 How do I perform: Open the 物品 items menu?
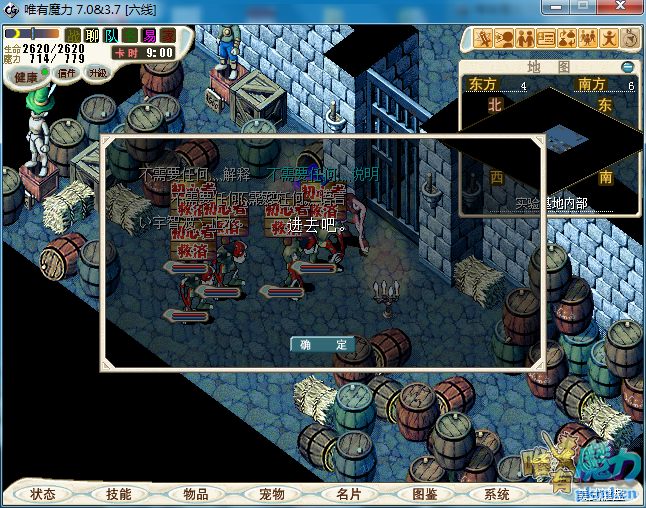pyautogui.click(x=195, y=494)
